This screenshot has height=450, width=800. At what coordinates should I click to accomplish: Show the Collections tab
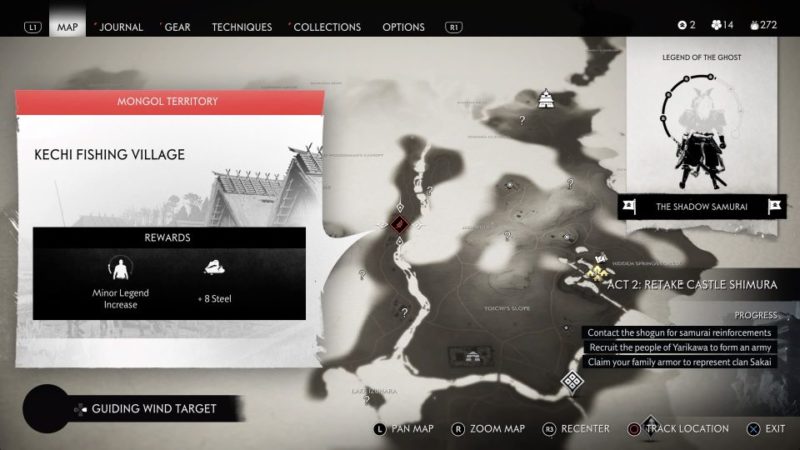[x=326, y=27]
